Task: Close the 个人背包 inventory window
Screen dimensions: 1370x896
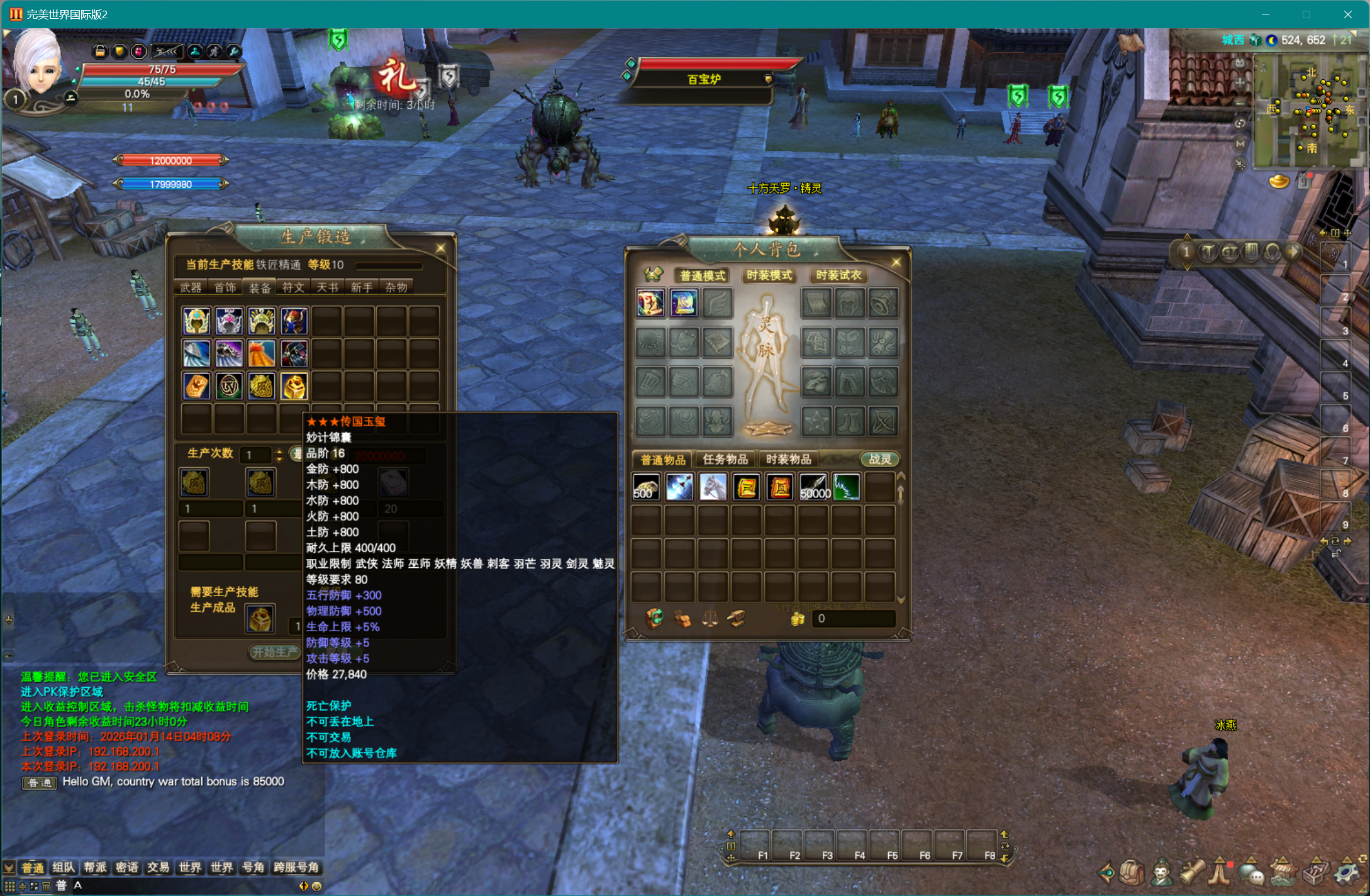Action: coord(896,262)
